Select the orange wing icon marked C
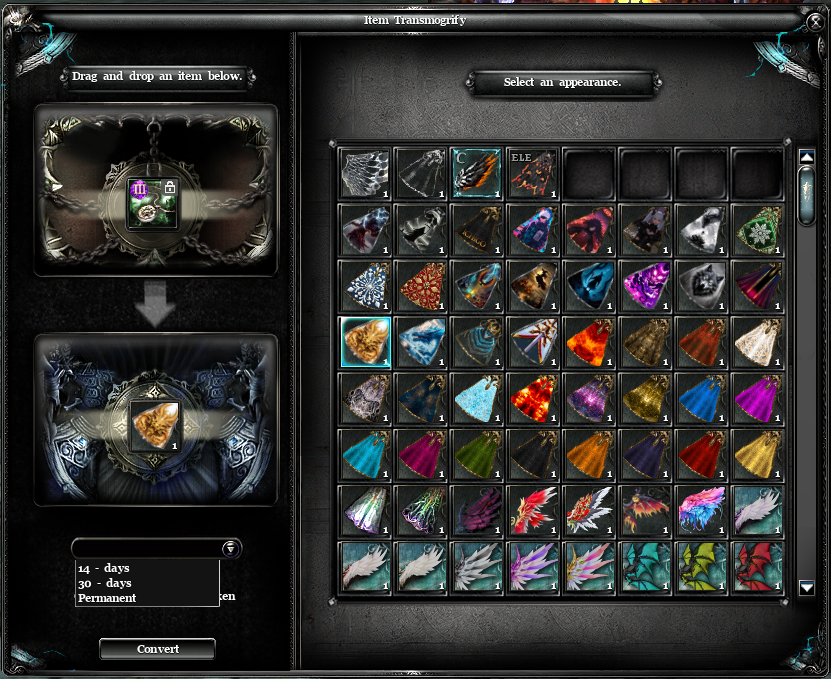The image size is (831, 679). (476, 174)
